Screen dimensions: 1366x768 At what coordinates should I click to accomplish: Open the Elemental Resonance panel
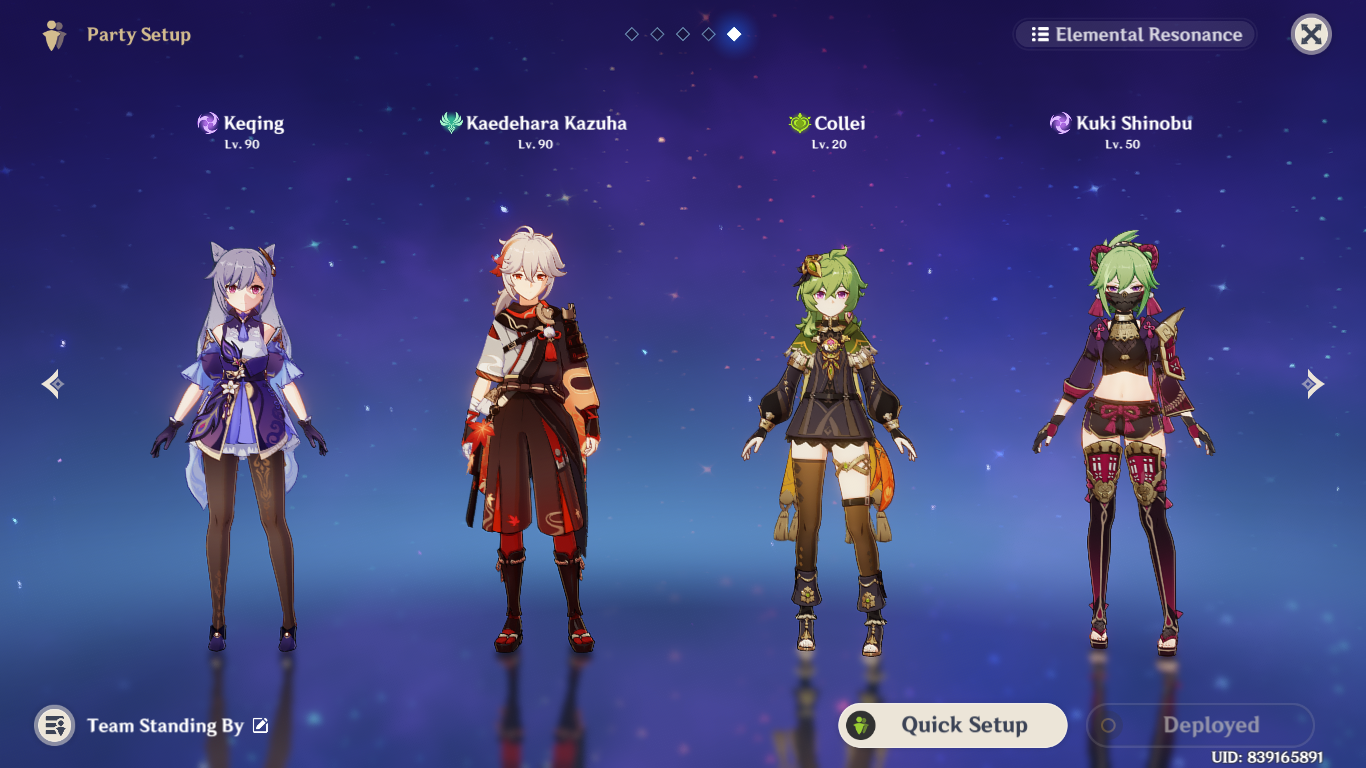click(x=1135, y=34)
